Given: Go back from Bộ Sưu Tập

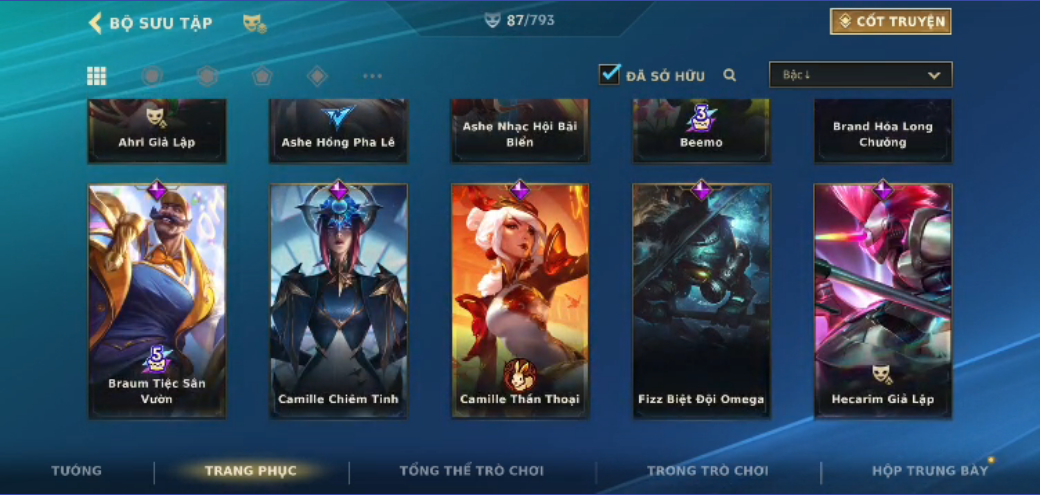Looking at the screenshot, I should pos(96,23).
